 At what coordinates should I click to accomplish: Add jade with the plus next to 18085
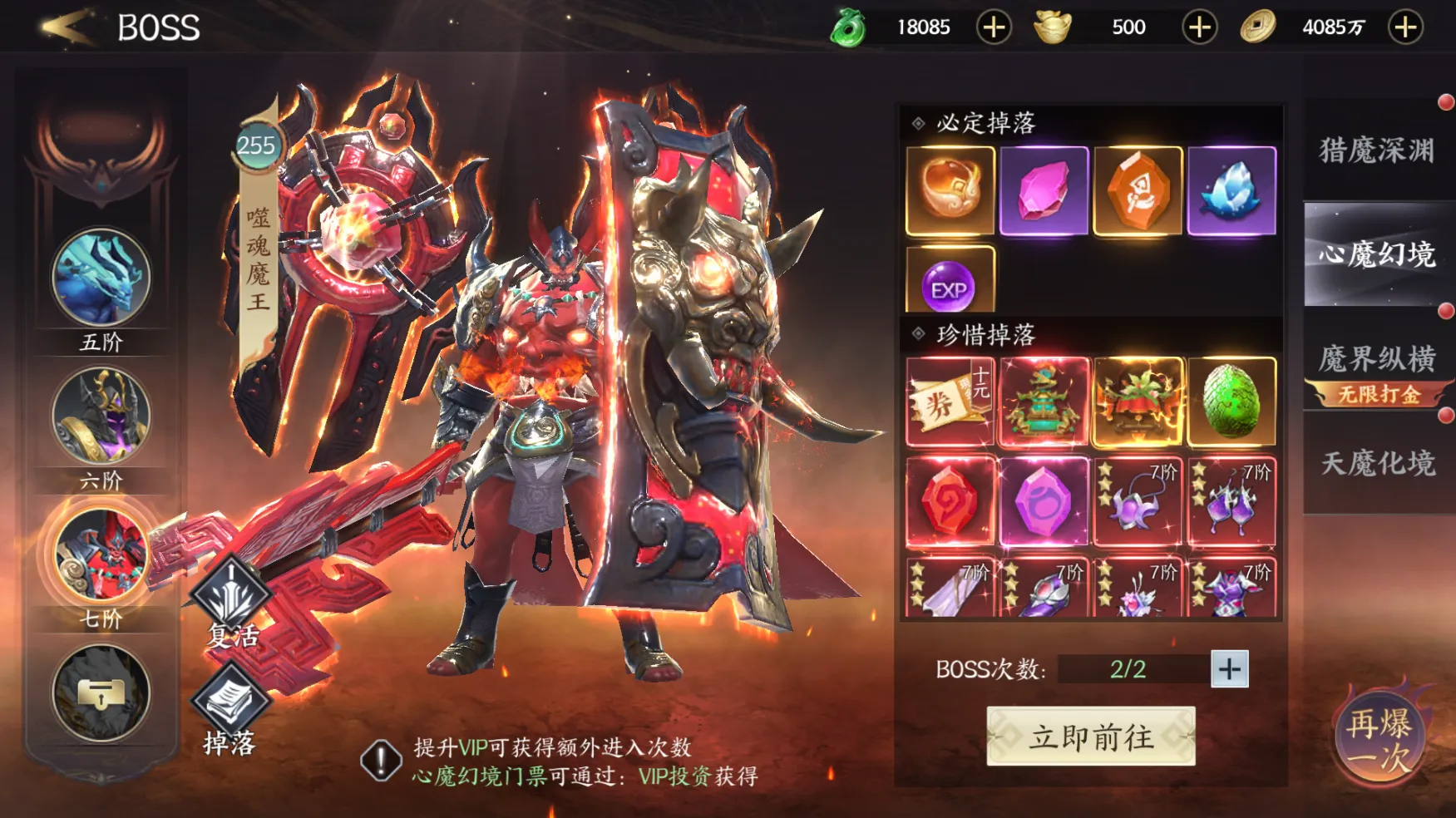pyautogui.click(x=993, y=26)
